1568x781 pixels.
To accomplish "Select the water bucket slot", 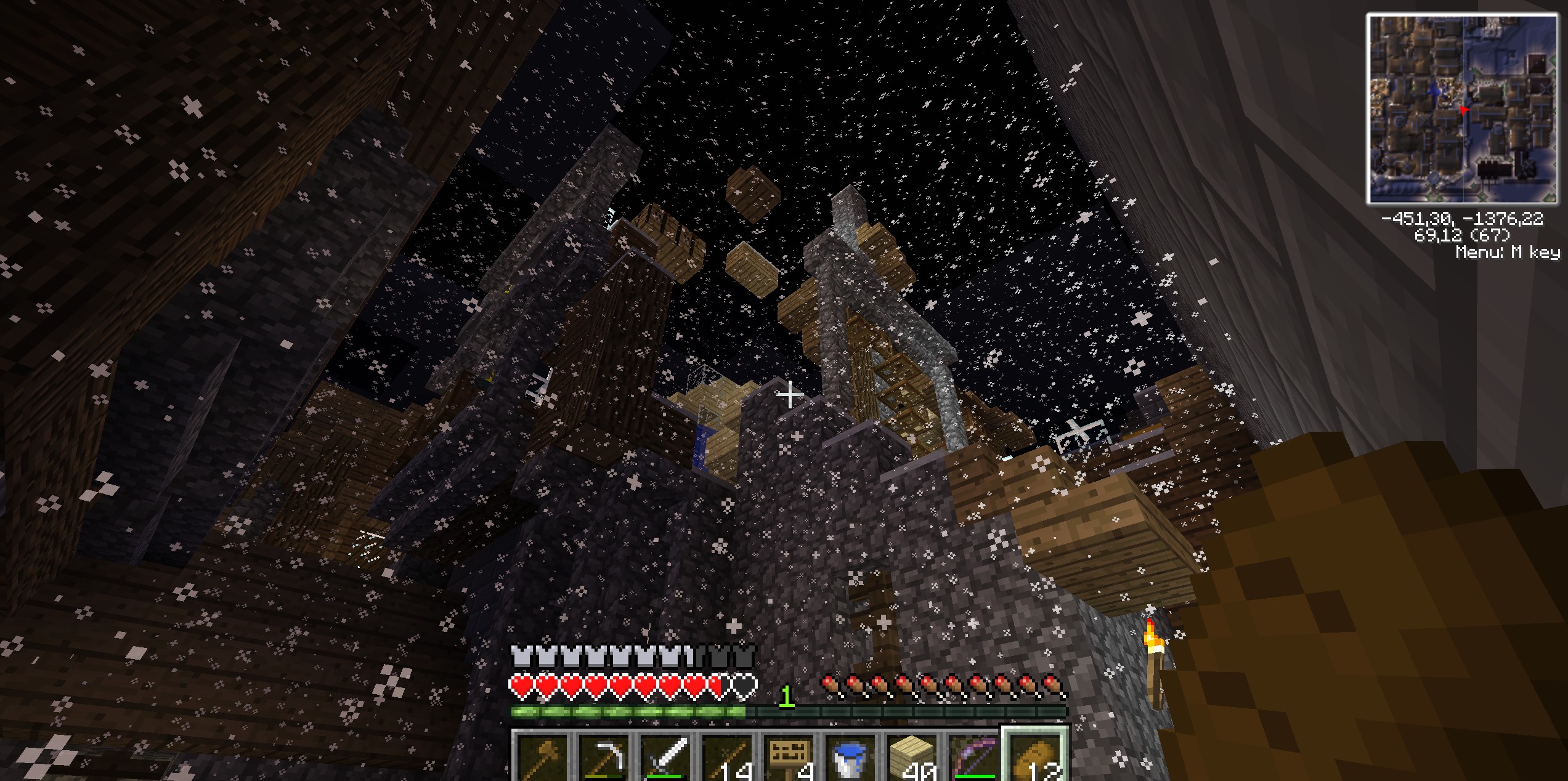I will click(x=852, y=758).
